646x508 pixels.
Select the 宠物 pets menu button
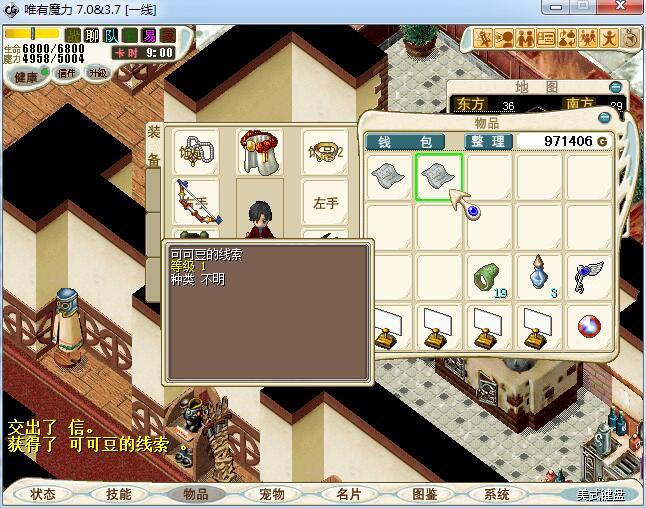pos(271,494)
